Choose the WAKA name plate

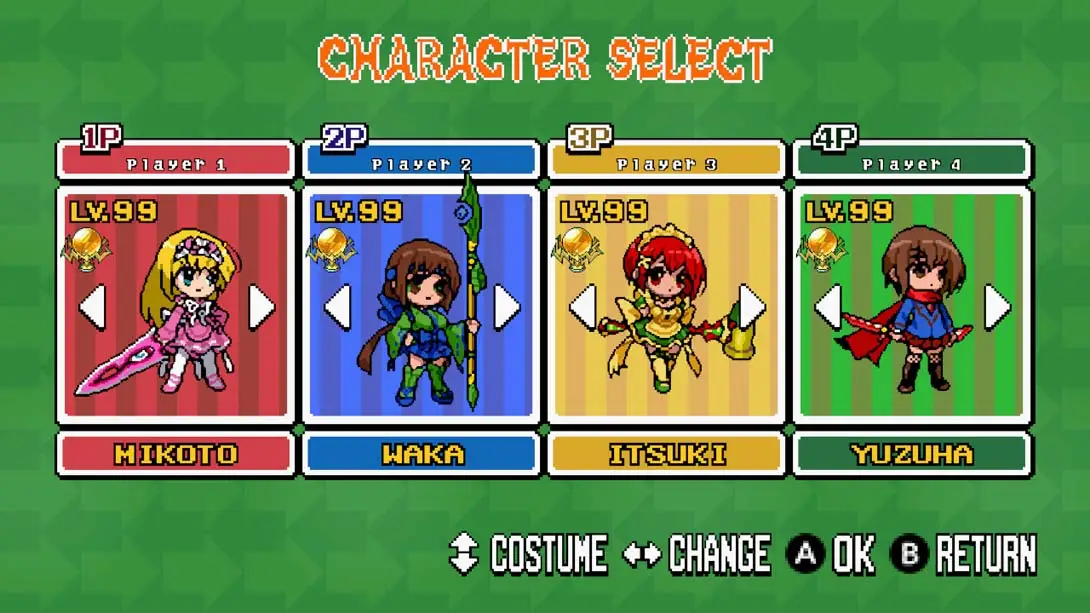pos(421,455)
